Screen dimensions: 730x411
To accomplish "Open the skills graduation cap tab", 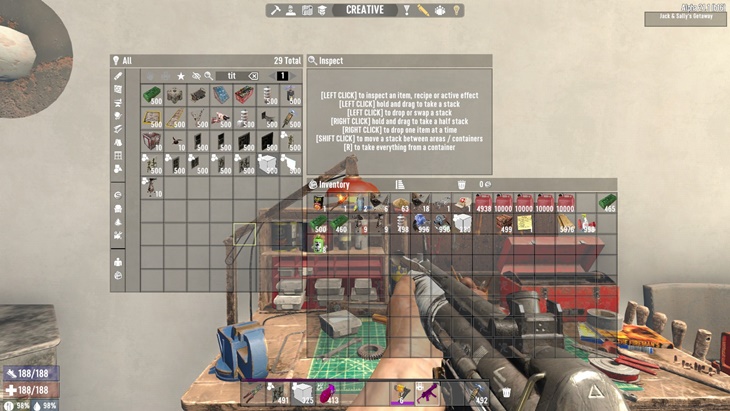I will pyautogui.click(x=323, y=10).
